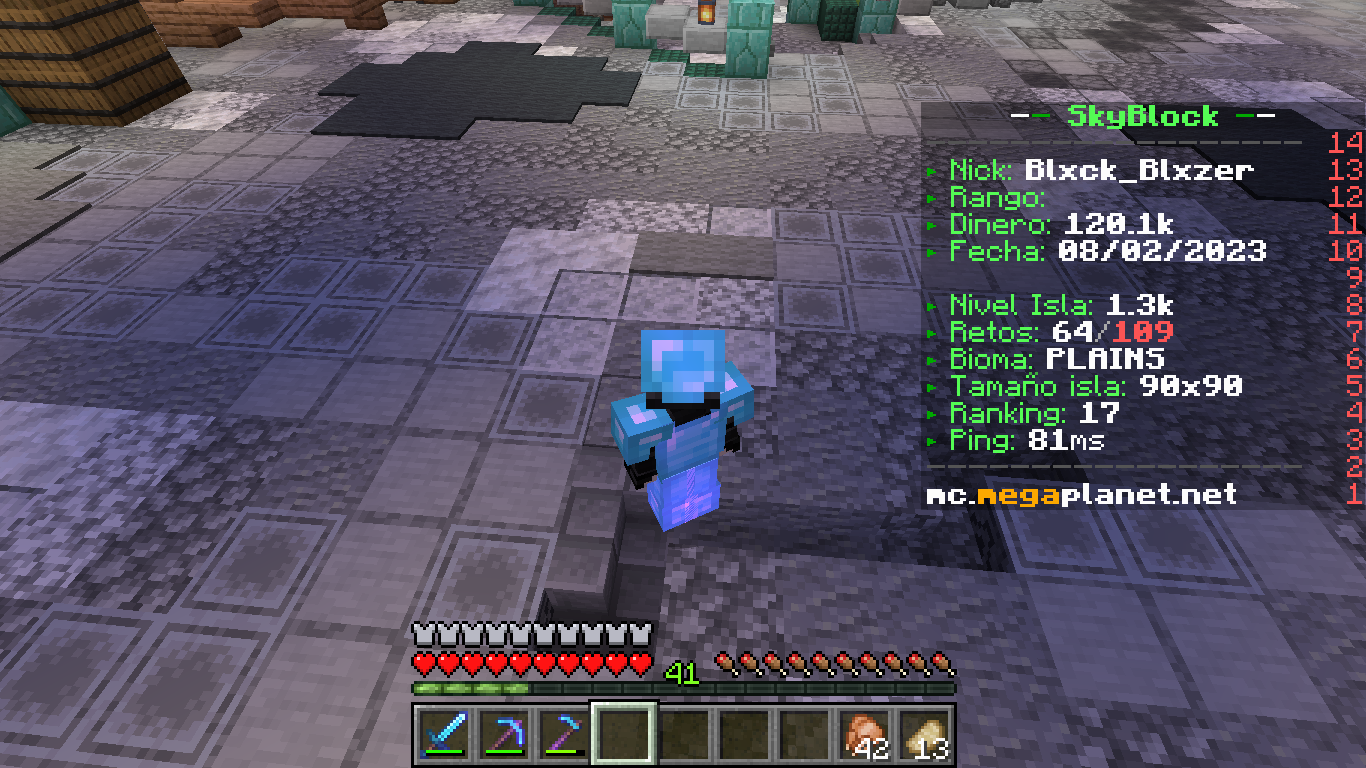The height and width of the screenshot is (768, 1366).
Task: Select the food stack of 42
Action: click(864, 735)
